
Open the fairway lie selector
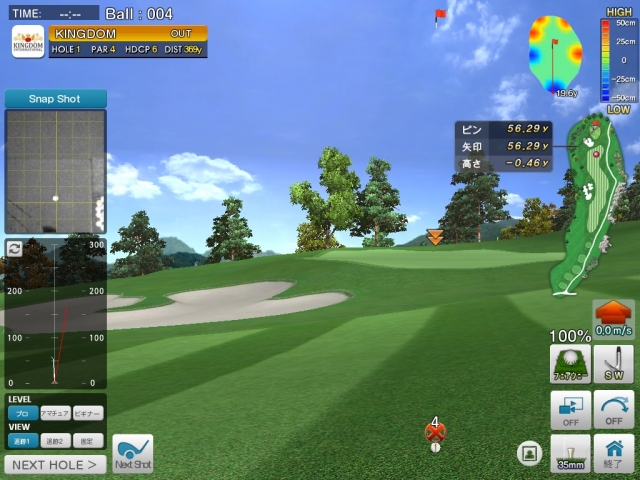pos(570,365)
